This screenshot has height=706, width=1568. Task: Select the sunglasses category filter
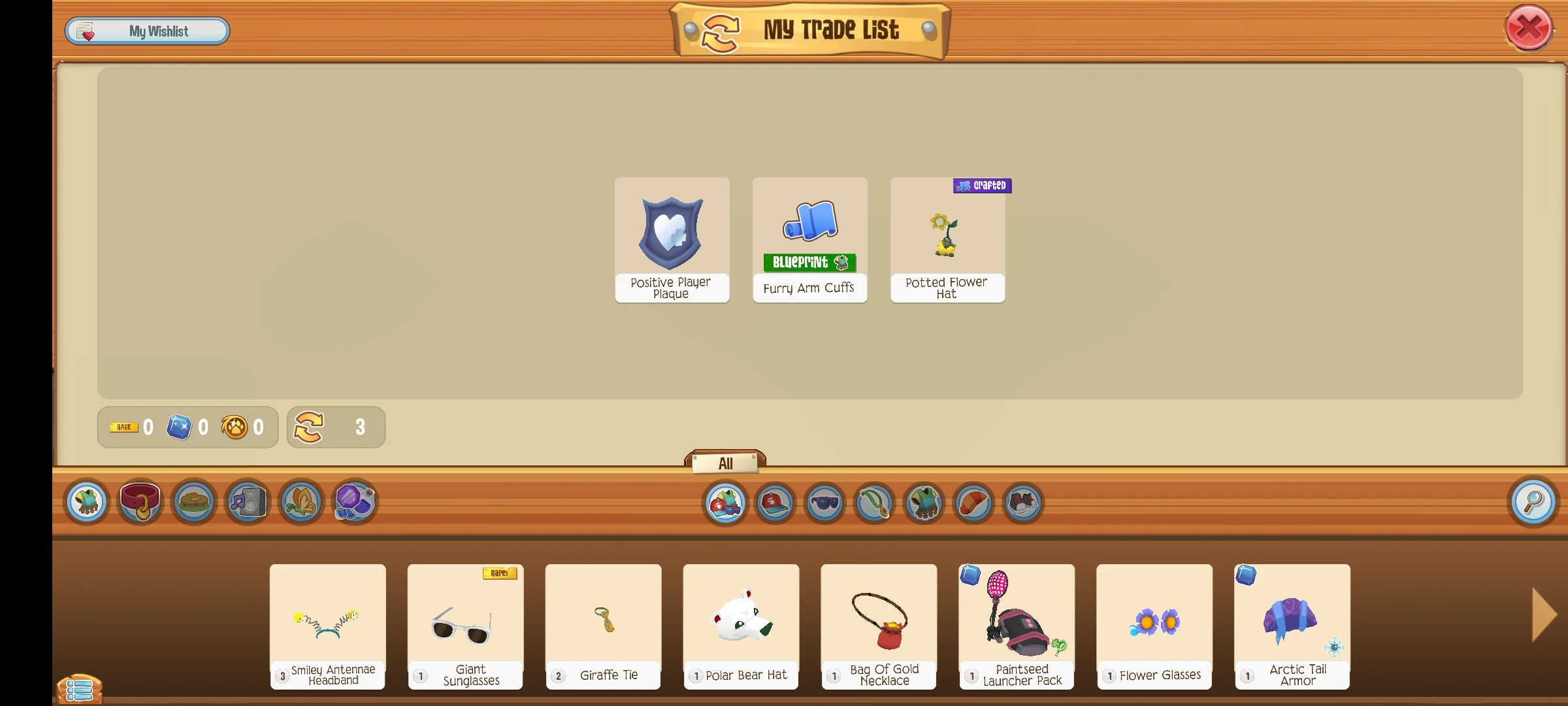click(x=825, y=503)
